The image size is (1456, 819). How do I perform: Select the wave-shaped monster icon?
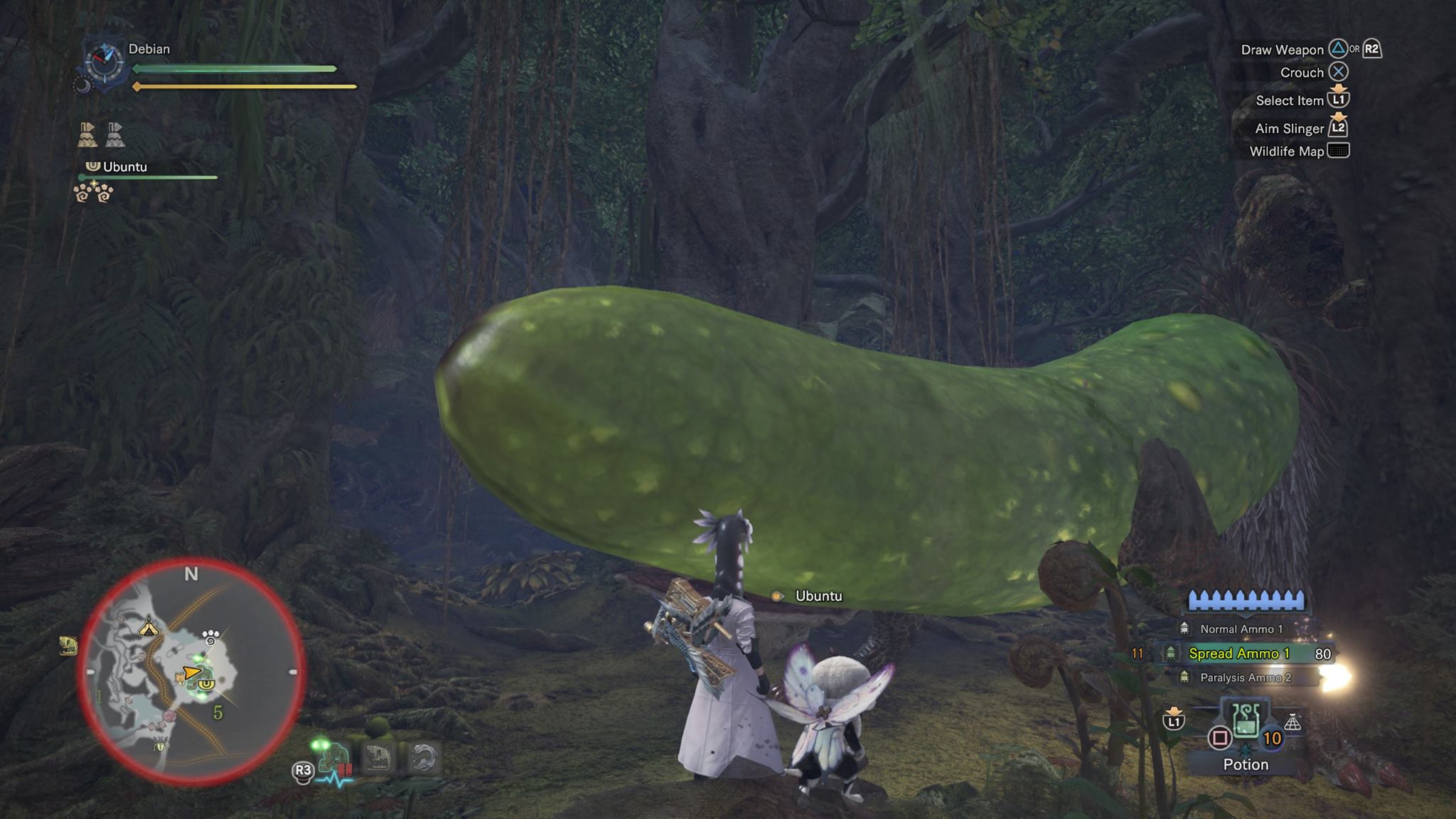pos(424,758)
